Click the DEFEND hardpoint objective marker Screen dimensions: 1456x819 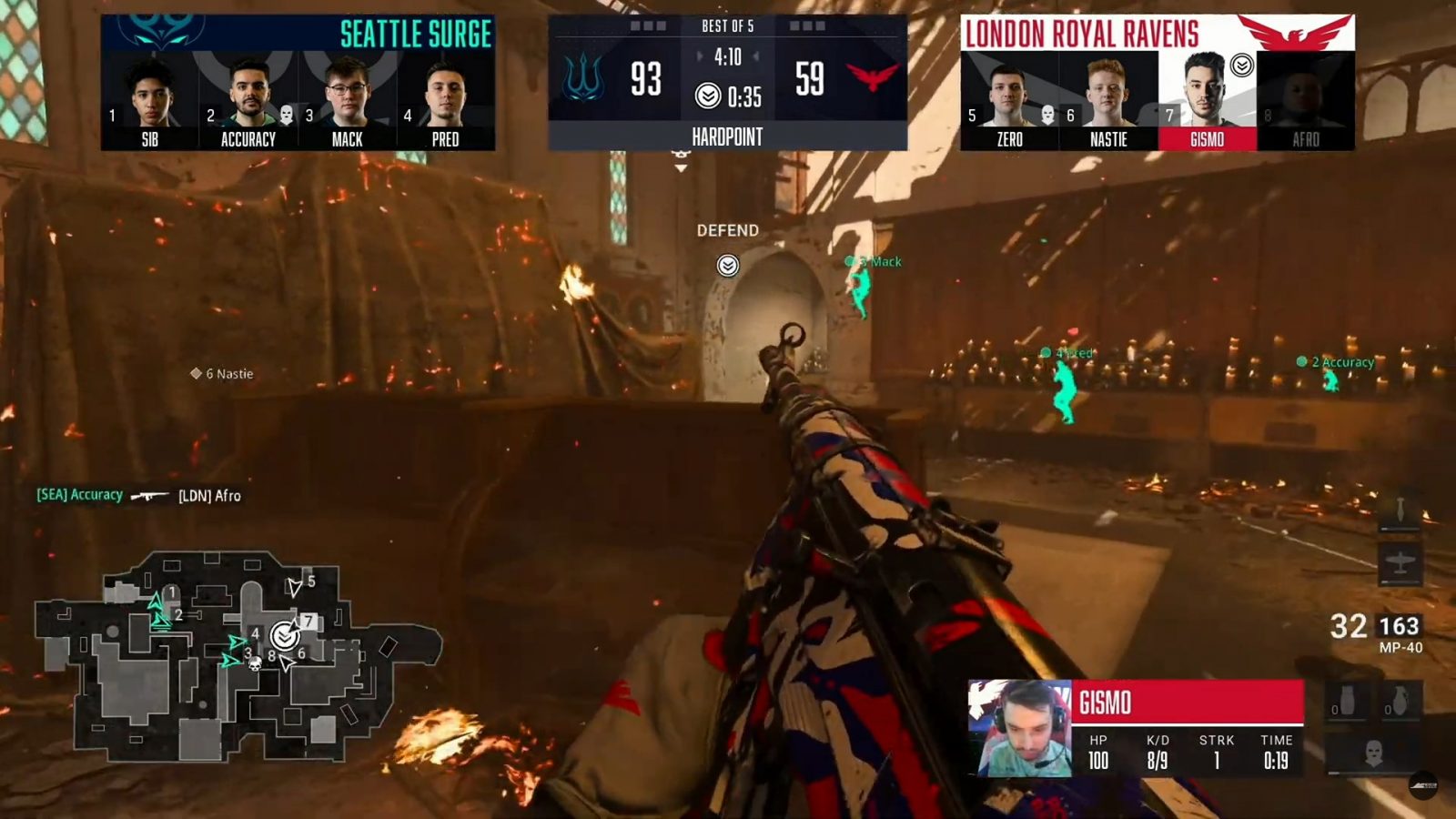point(727,265)
